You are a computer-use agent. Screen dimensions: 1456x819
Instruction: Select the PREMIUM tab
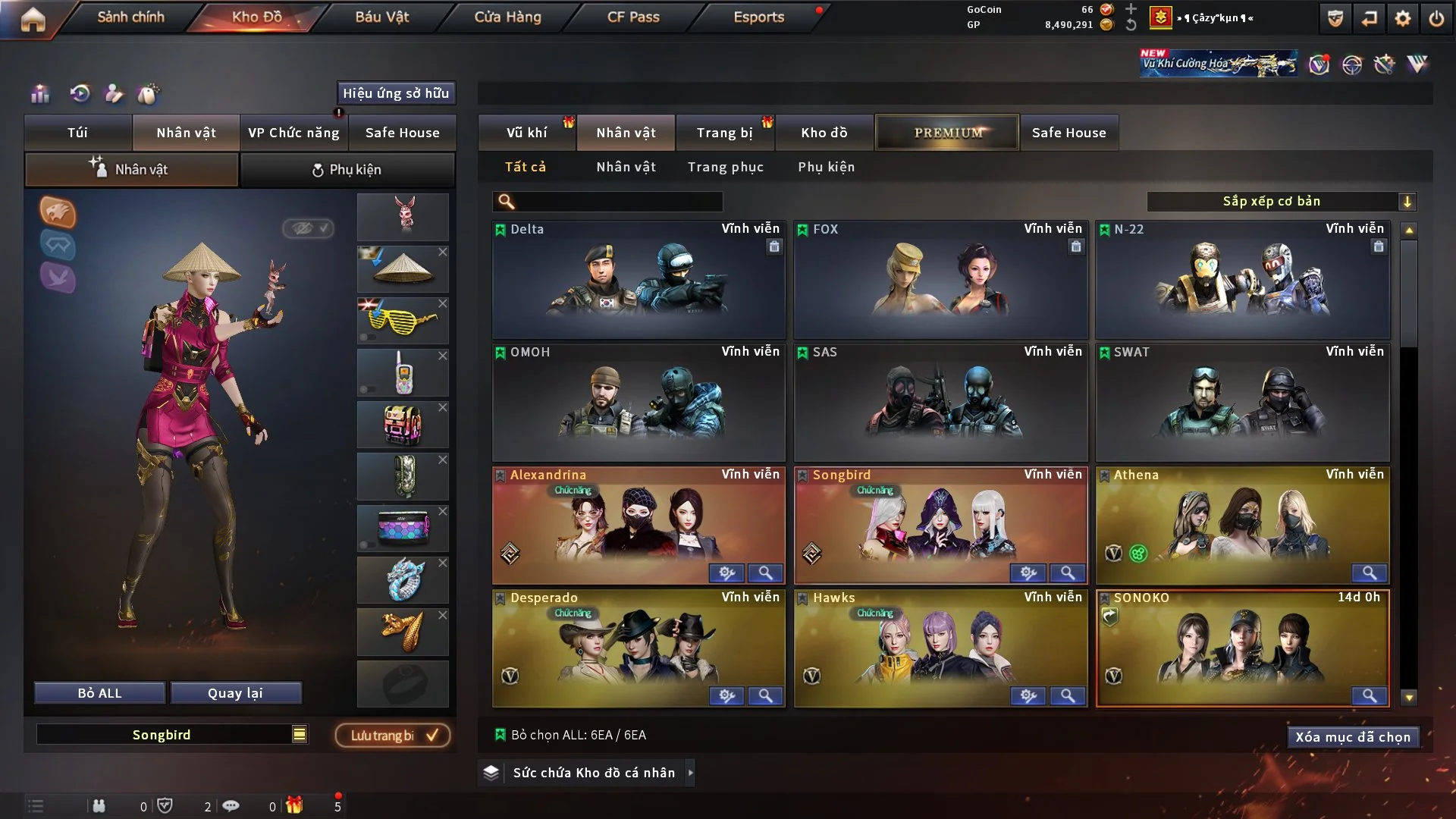pos(947,133)
